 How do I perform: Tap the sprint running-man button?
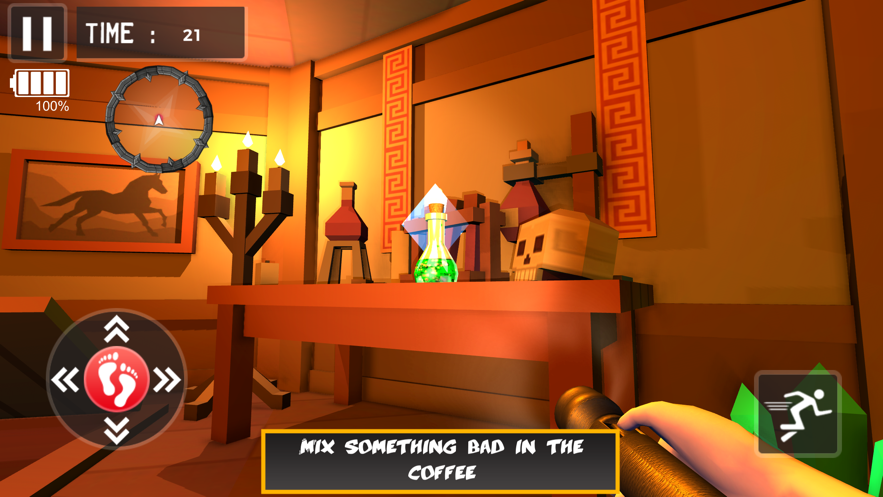click(x=798, y=413)
